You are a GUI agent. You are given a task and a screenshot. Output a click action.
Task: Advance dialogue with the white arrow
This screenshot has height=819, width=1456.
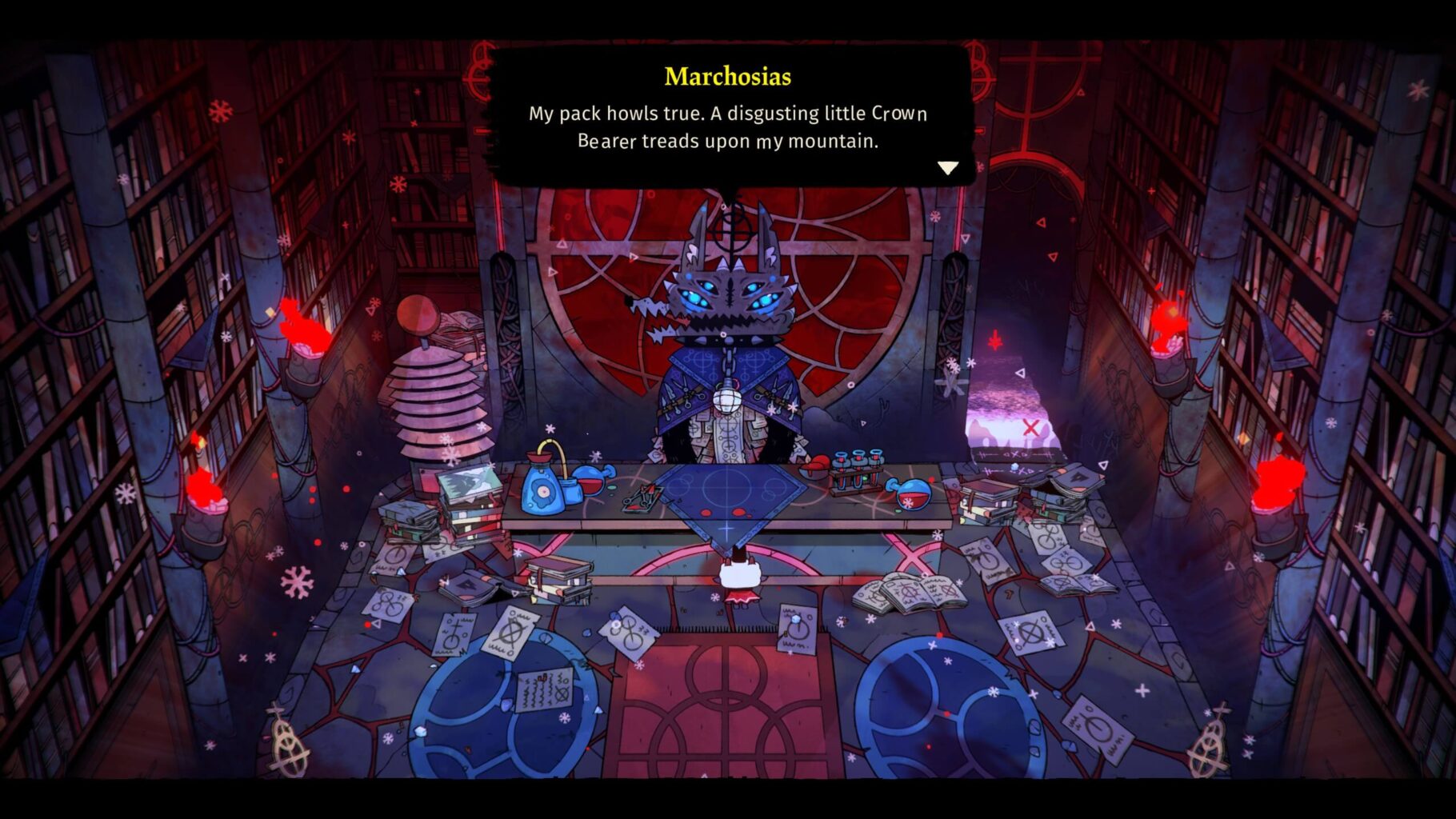947,168
